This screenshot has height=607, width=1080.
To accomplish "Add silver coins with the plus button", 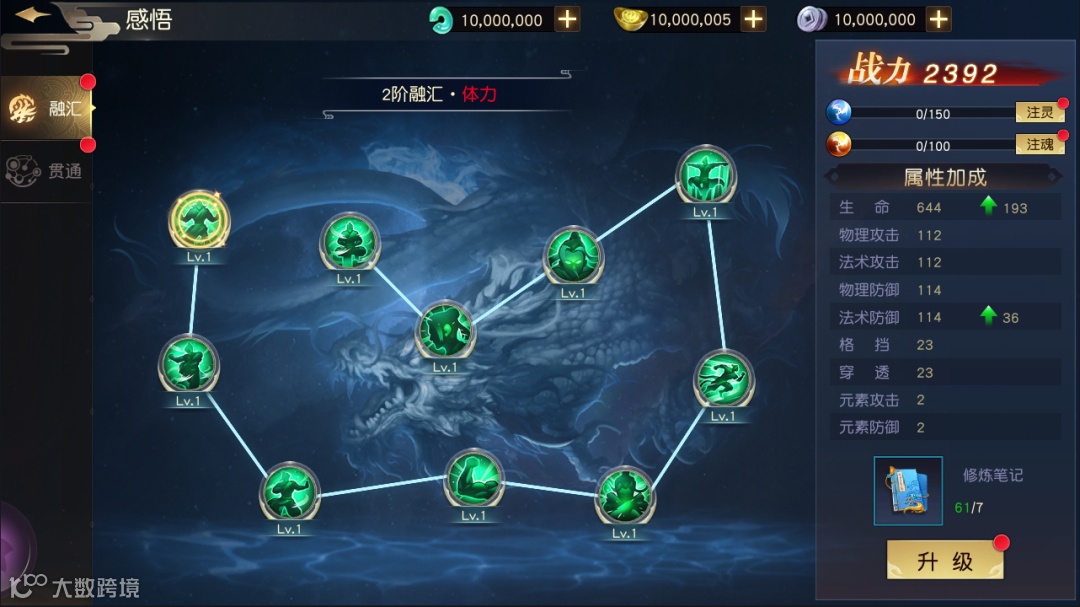I will (x=938, y=19).
